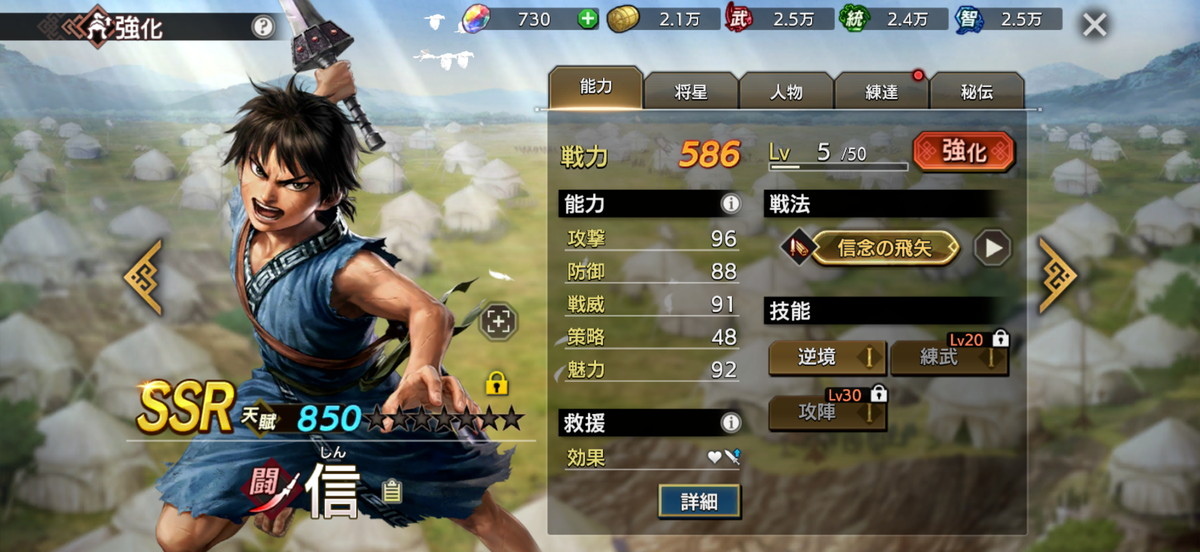Add more gems with green plus
The height and width of the screenshot is (552, 1200).
point(588,18)
